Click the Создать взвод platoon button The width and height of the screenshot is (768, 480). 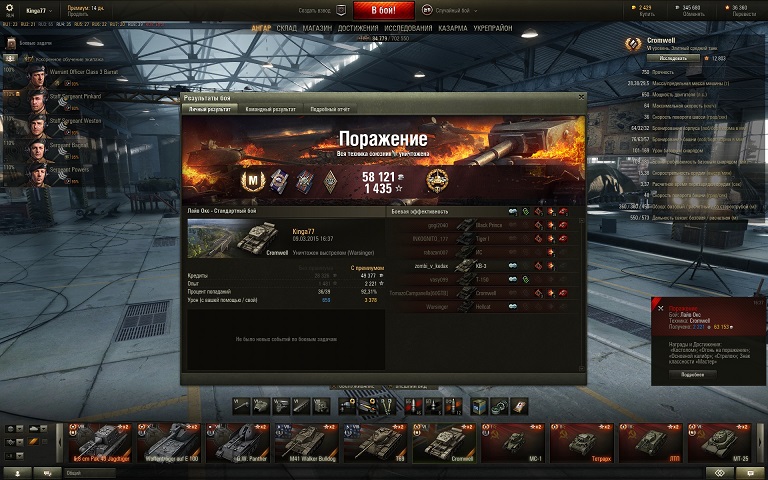[320, 9]
